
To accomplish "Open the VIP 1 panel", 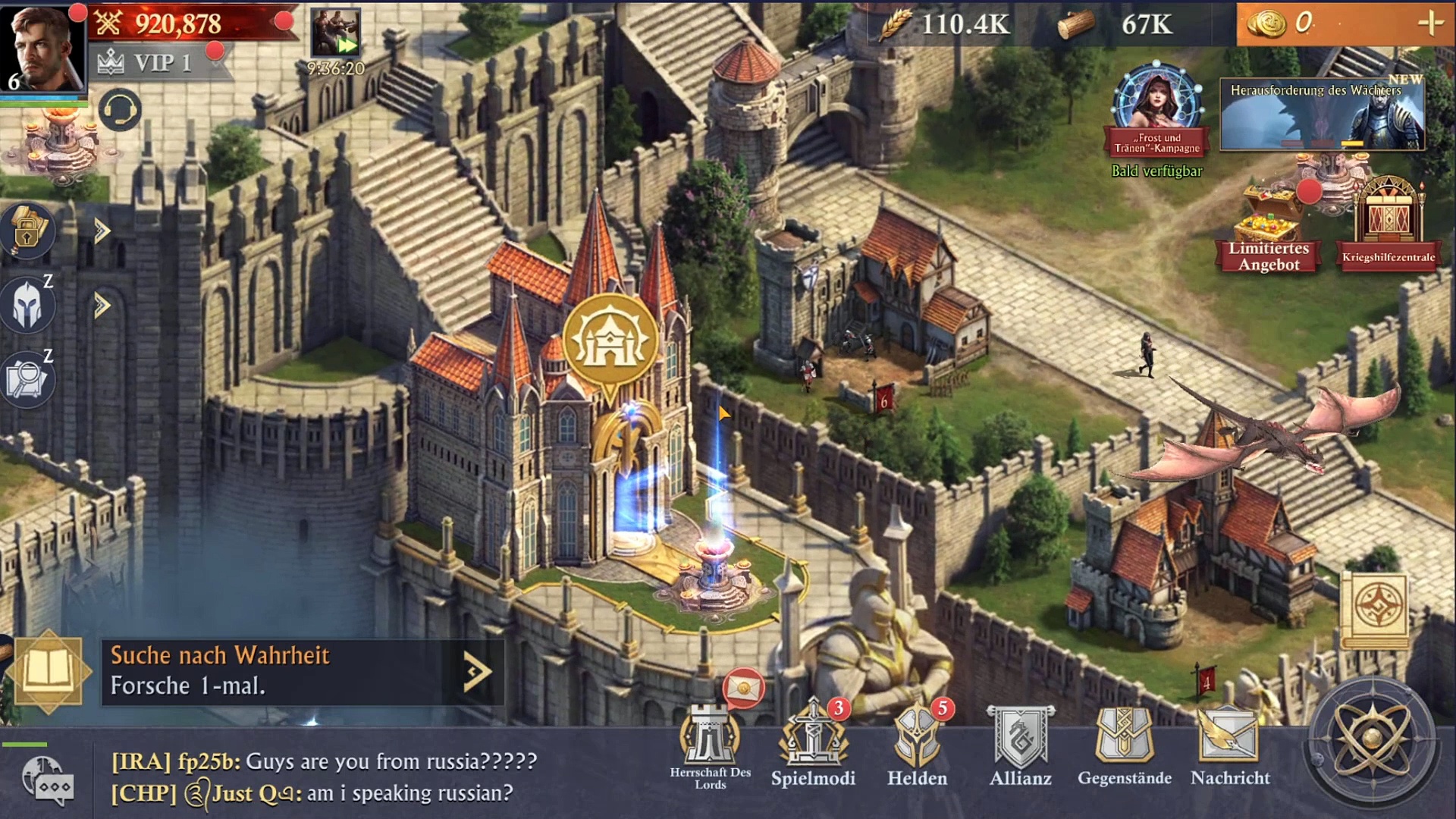I will (x=152, y=62).
